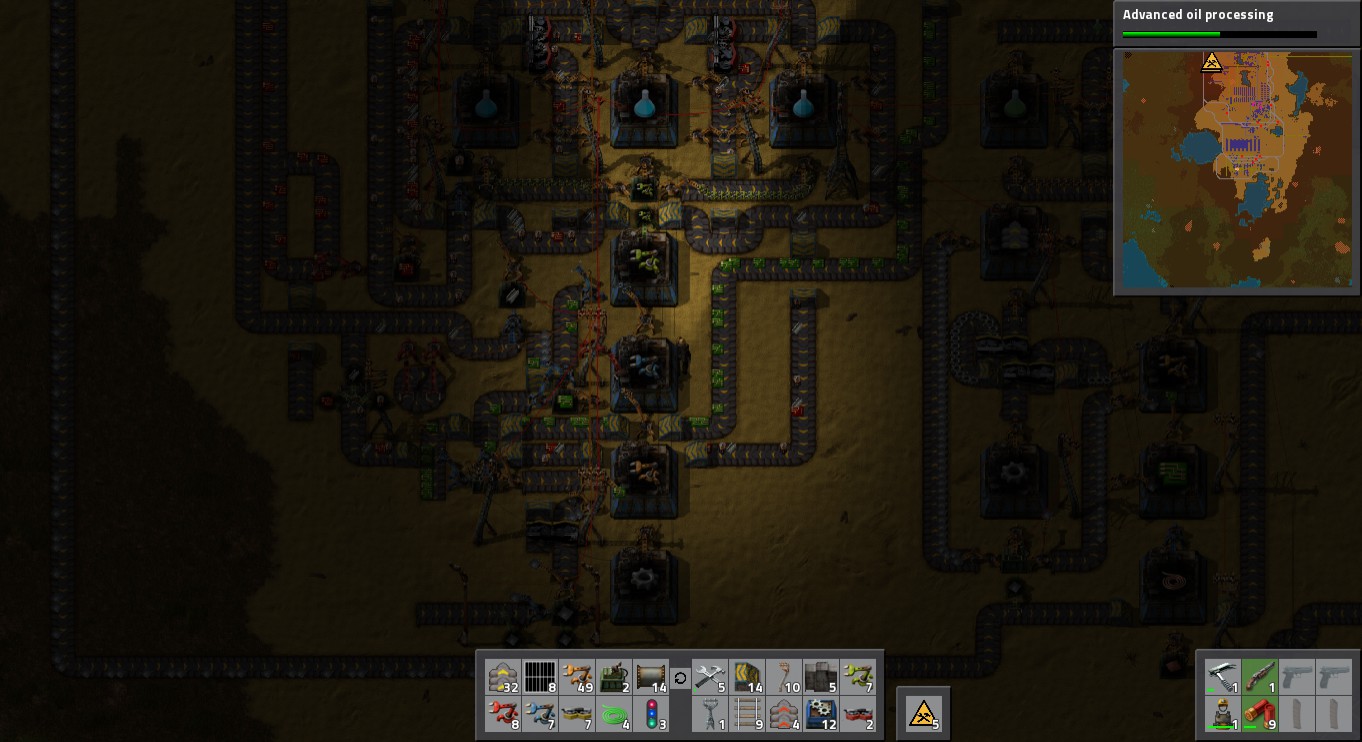Select the solar panel grid slot
The image size is (1362, 742).
pyautogui.click(x=540, y=677)
